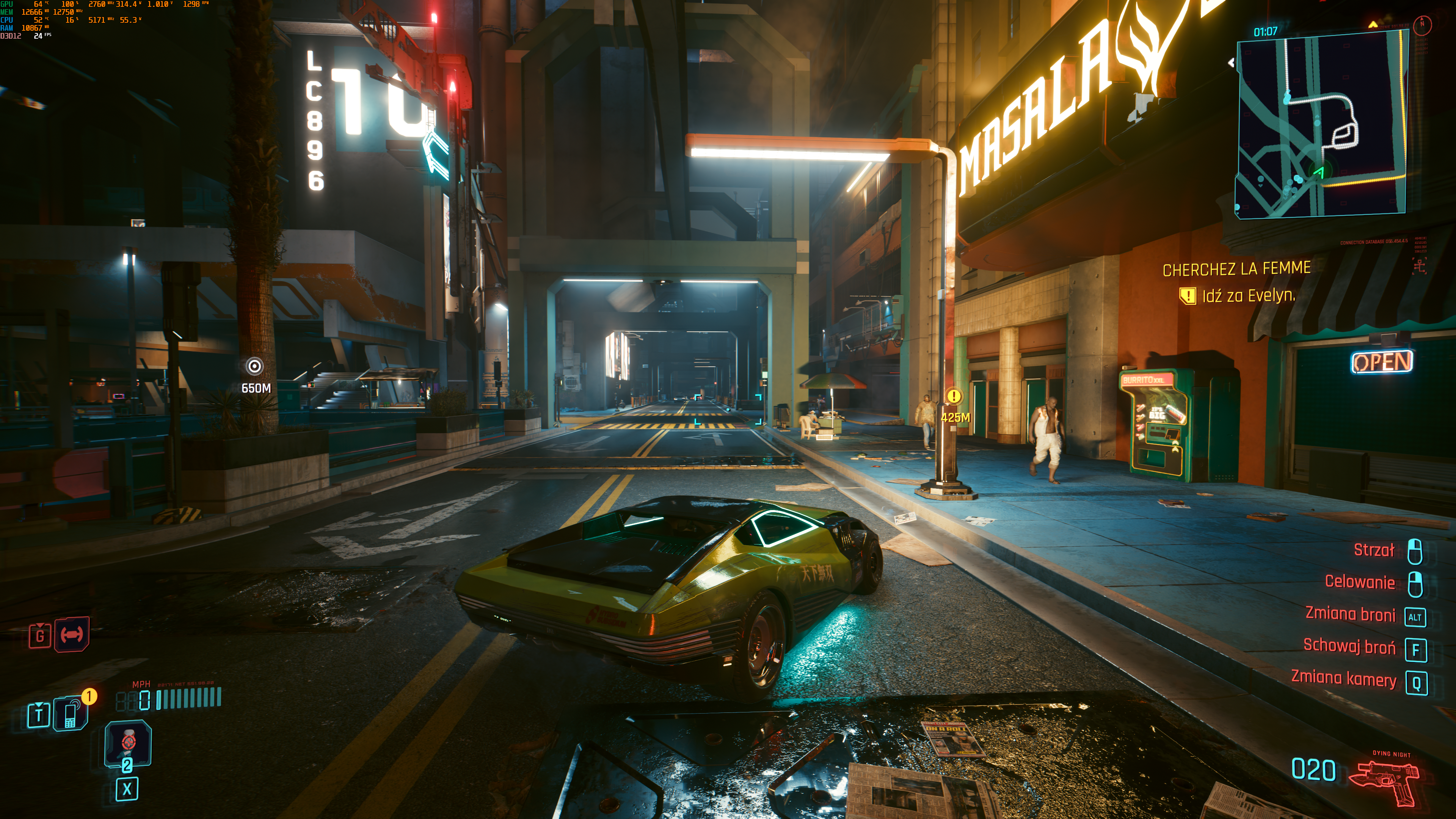The width and height of the screenshot is (1456, 819).
Task: Select the Cherchez La Femme quest title
Action: [1236, 269]
